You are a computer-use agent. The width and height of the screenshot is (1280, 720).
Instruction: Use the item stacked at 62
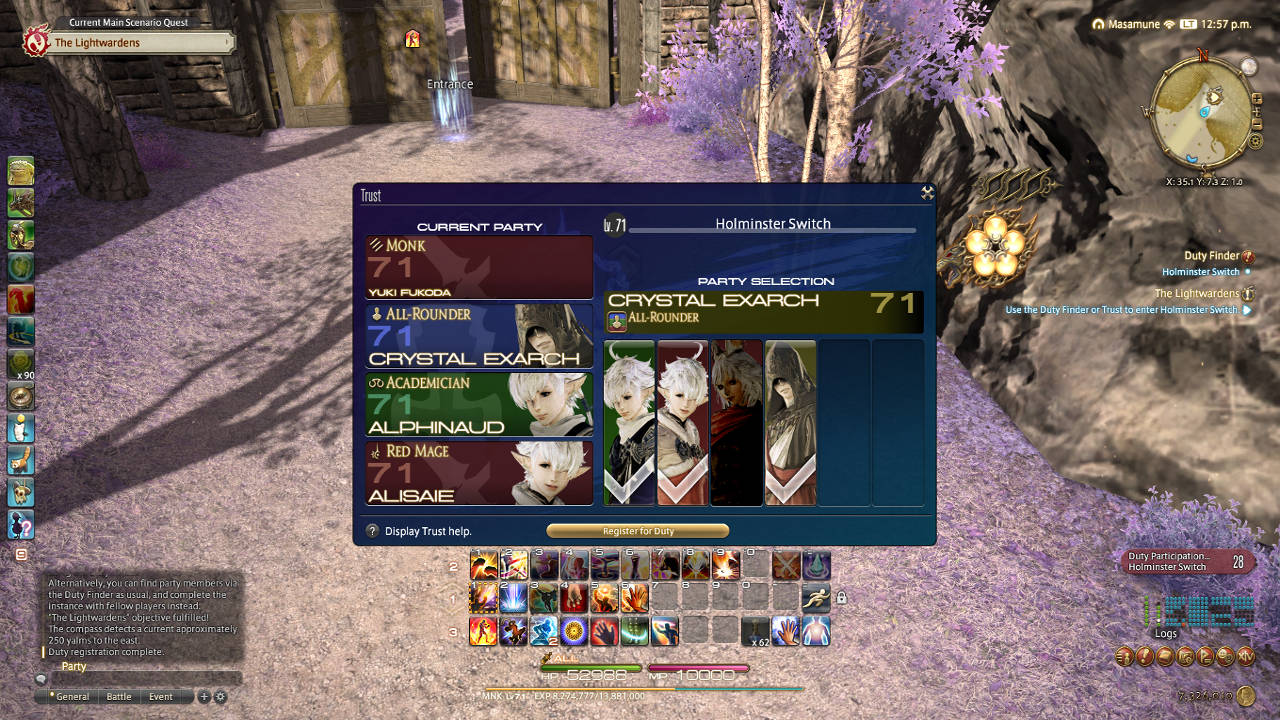(x=755, y=631)
